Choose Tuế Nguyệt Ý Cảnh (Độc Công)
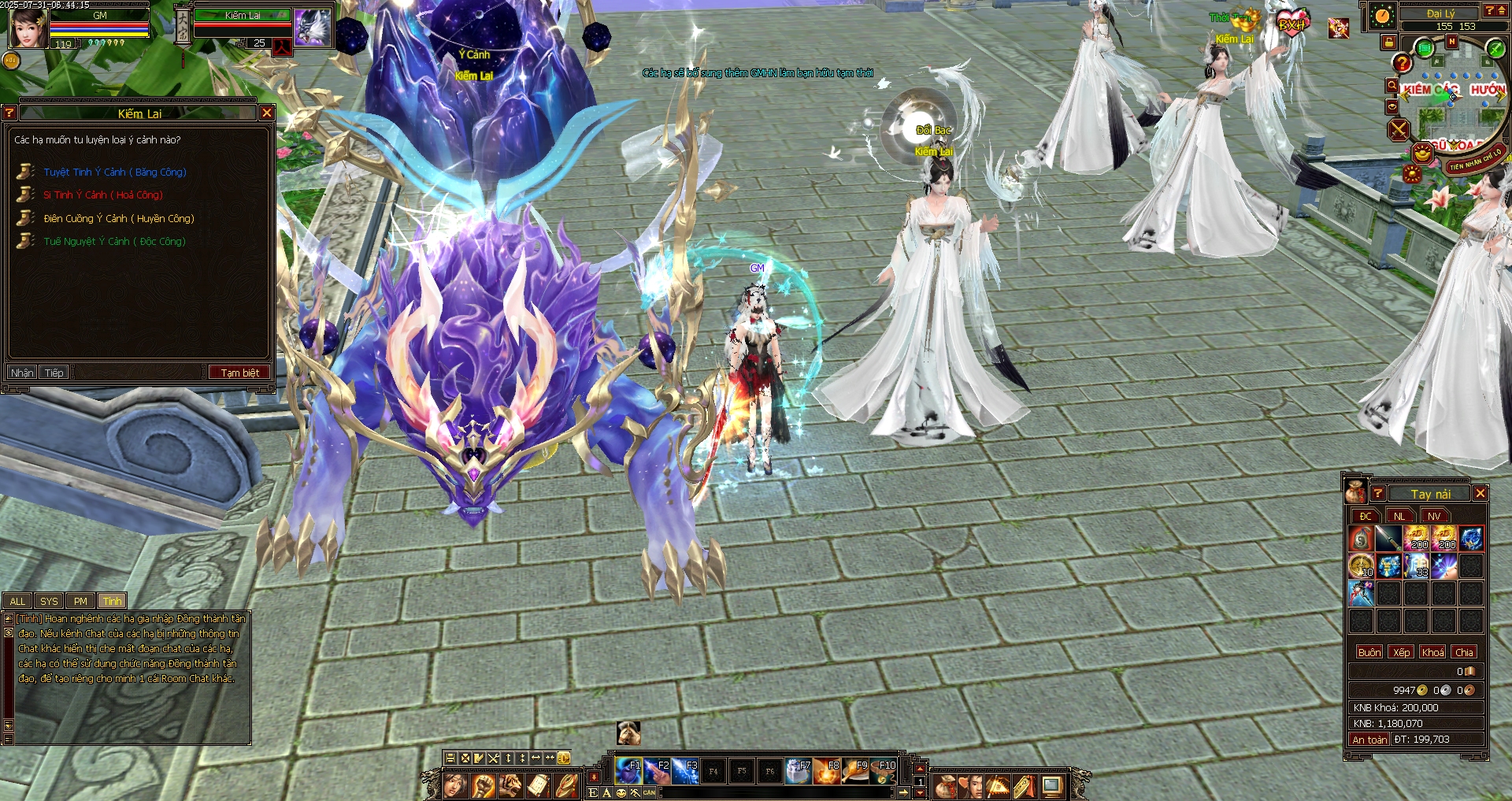1512x801 pixels. coord(115,241)
